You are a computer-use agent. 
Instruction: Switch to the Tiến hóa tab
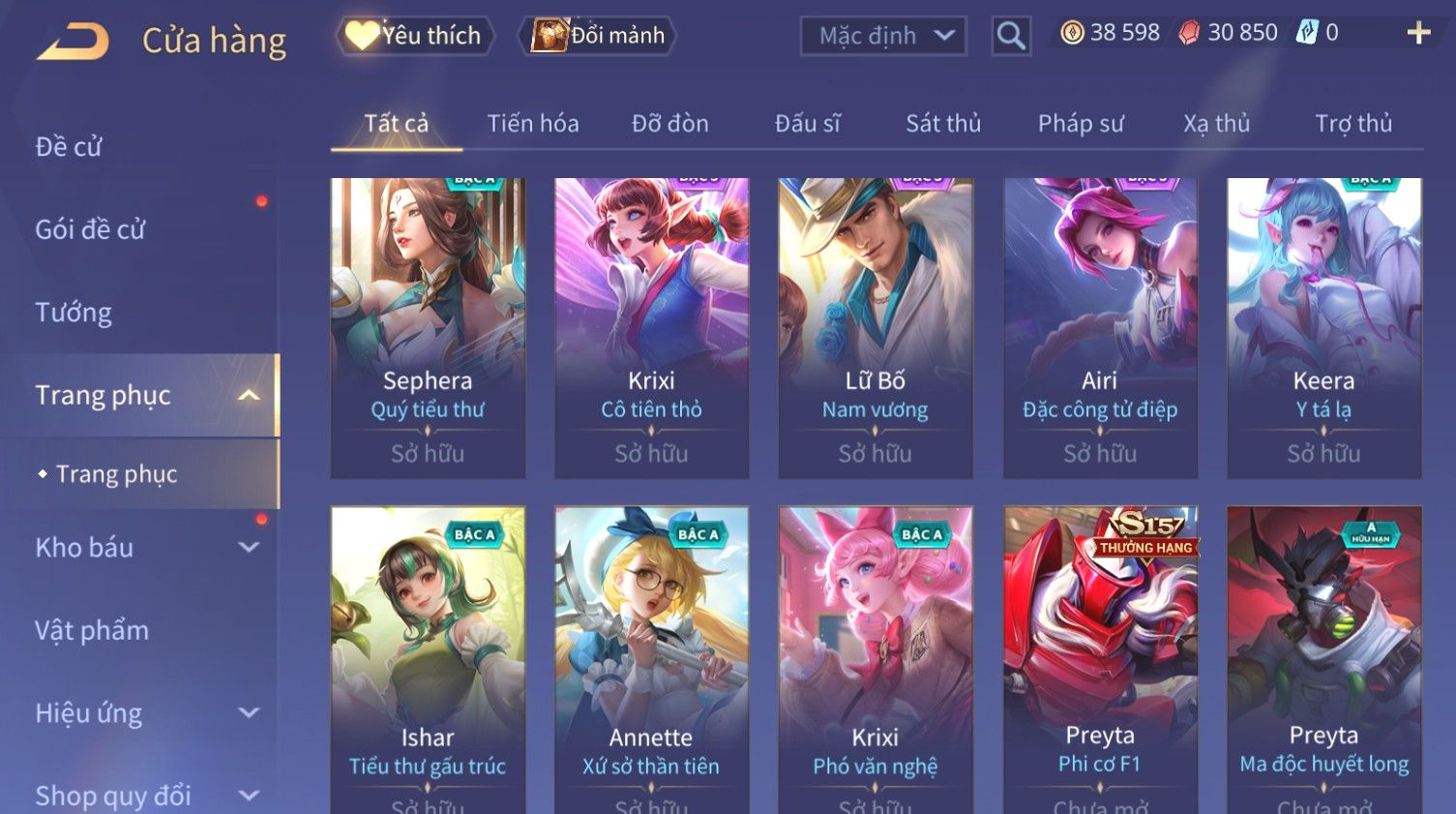click(x=533, y=124)
